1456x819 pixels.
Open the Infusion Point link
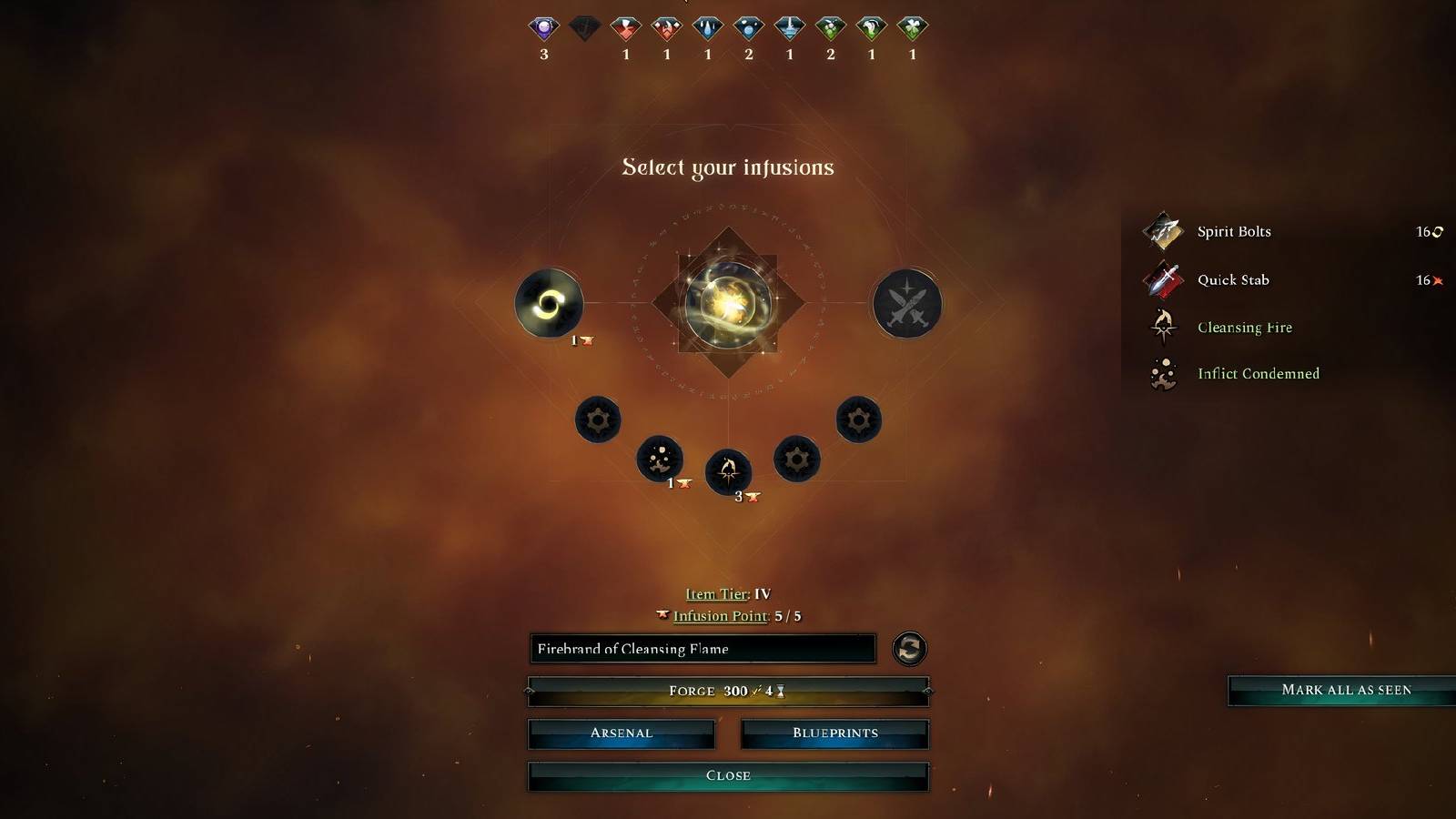pos(719,615)
